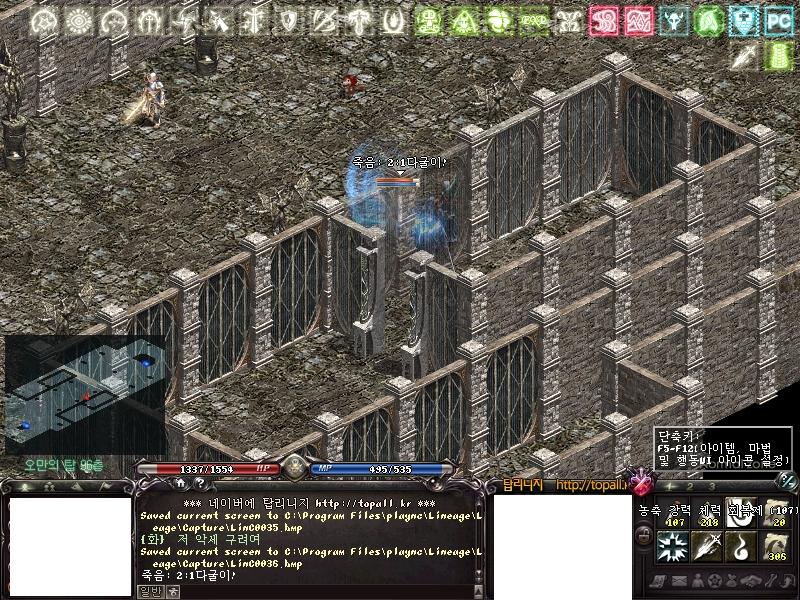Click the PC buff icon
Screen dimensions: 800x600
pyautogui.click(x=777, y=19)
